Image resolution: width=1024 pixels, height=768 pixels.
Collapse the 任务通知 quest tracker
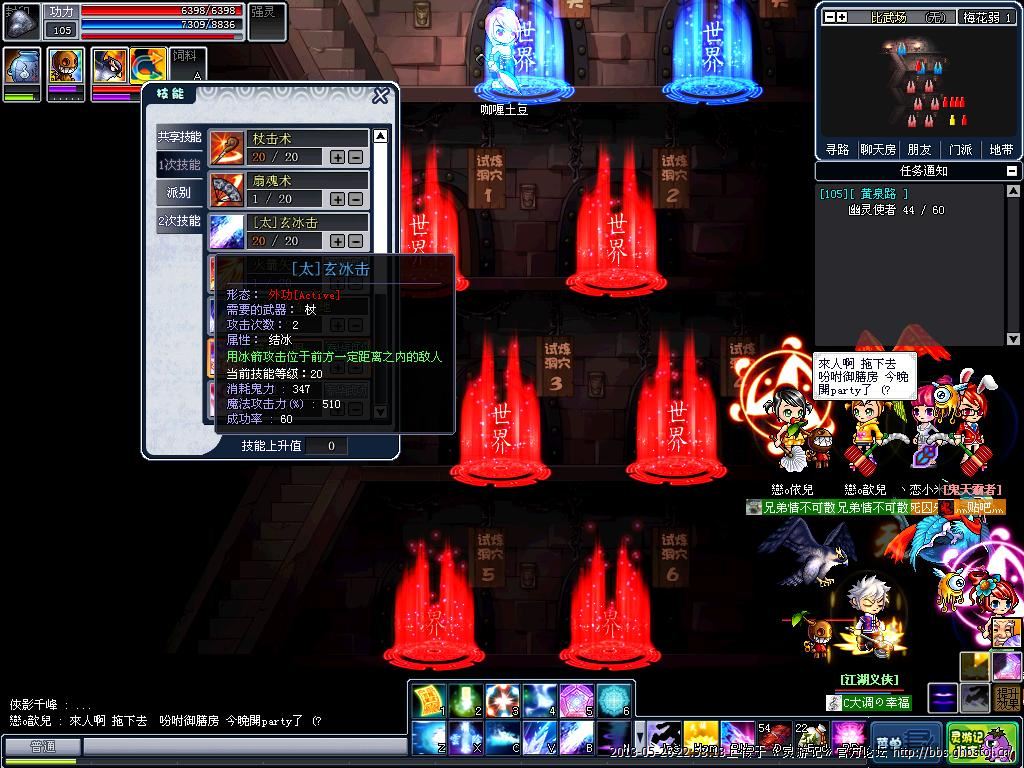pos(1013,171)
